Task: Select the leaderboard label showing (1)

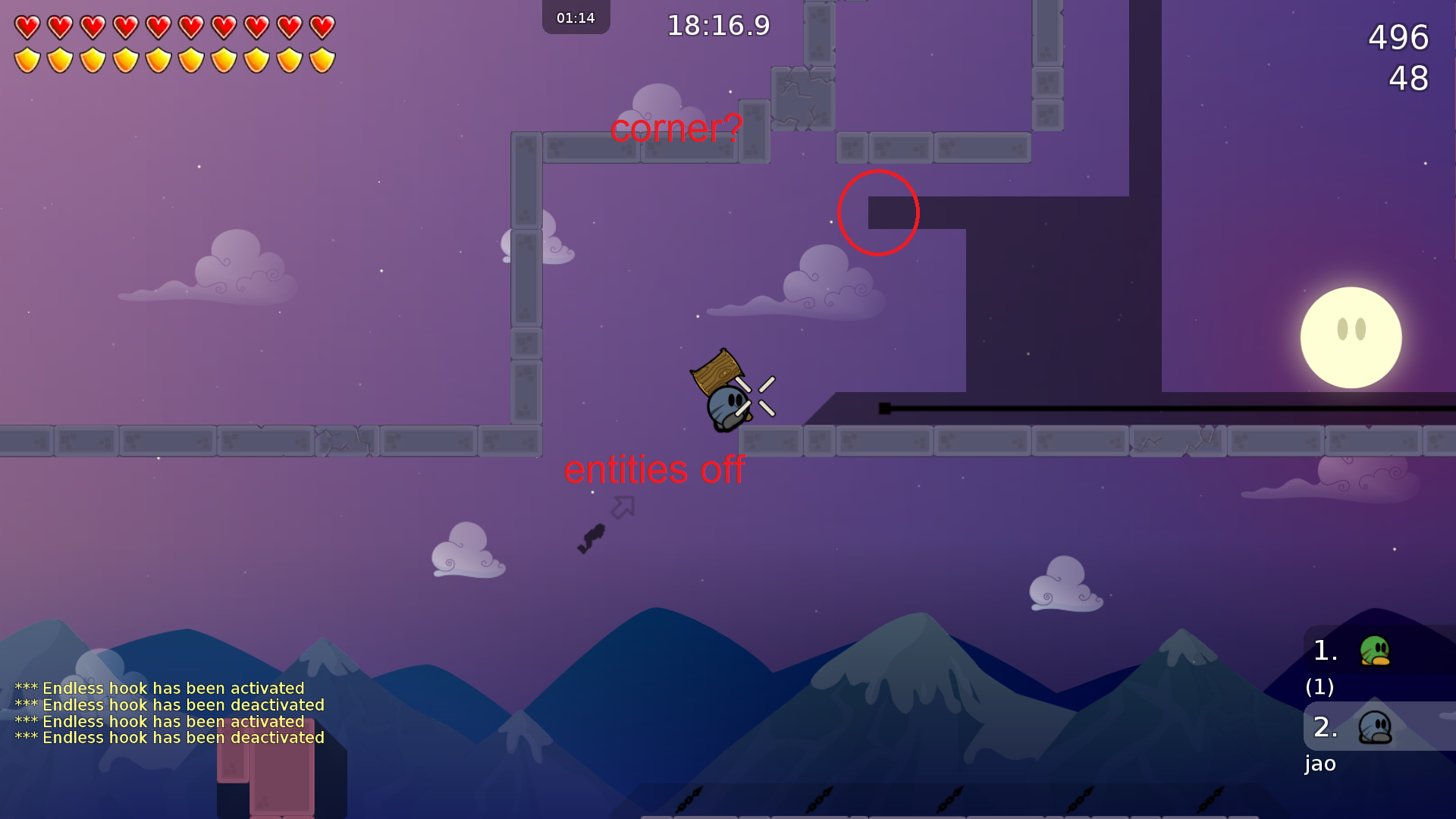Action: click(x=1320, y=688)
